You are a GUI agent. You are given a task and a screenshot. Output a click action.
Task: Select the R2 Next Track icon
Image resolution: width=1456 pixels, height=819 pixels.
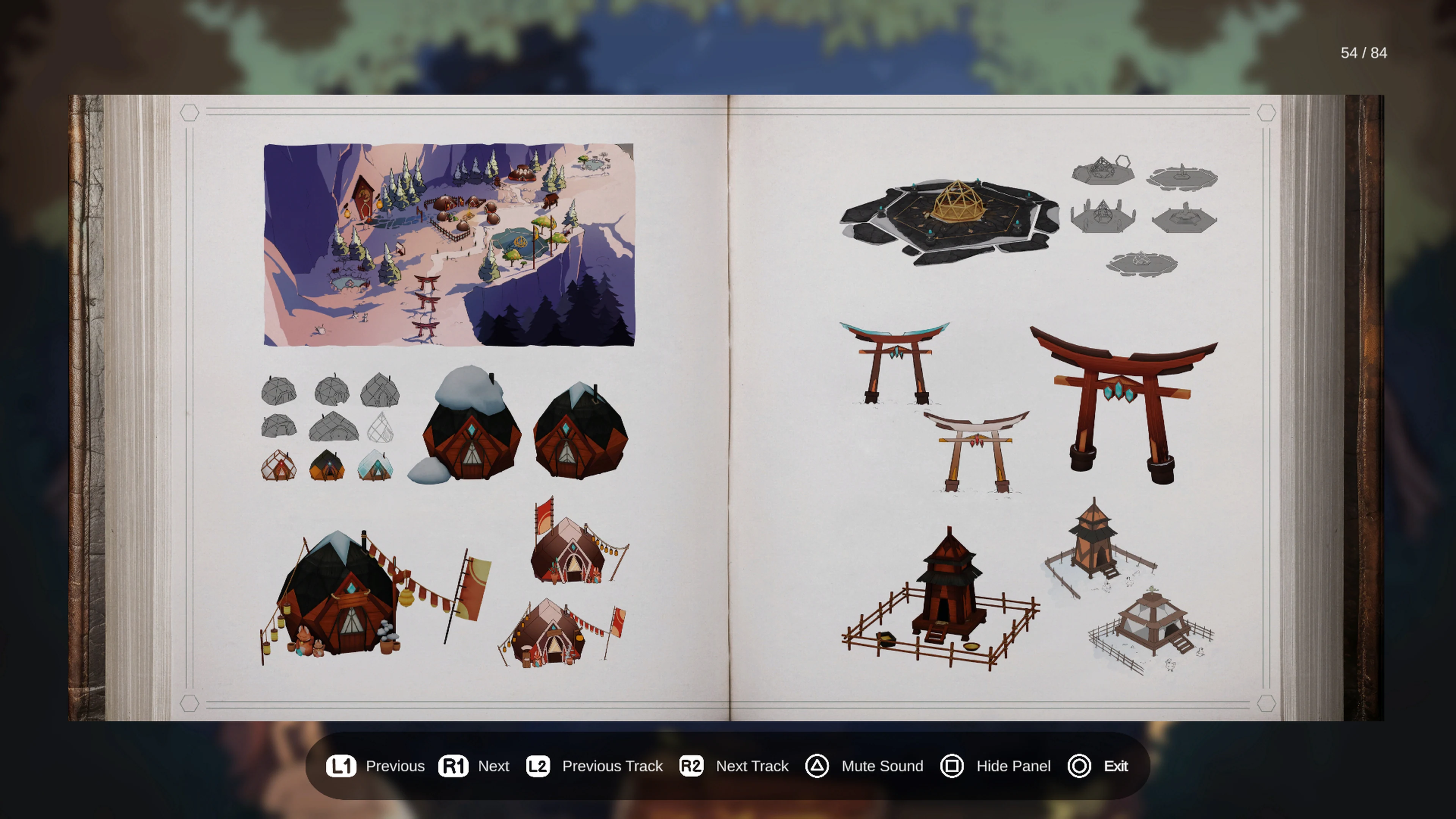(691, 766)
